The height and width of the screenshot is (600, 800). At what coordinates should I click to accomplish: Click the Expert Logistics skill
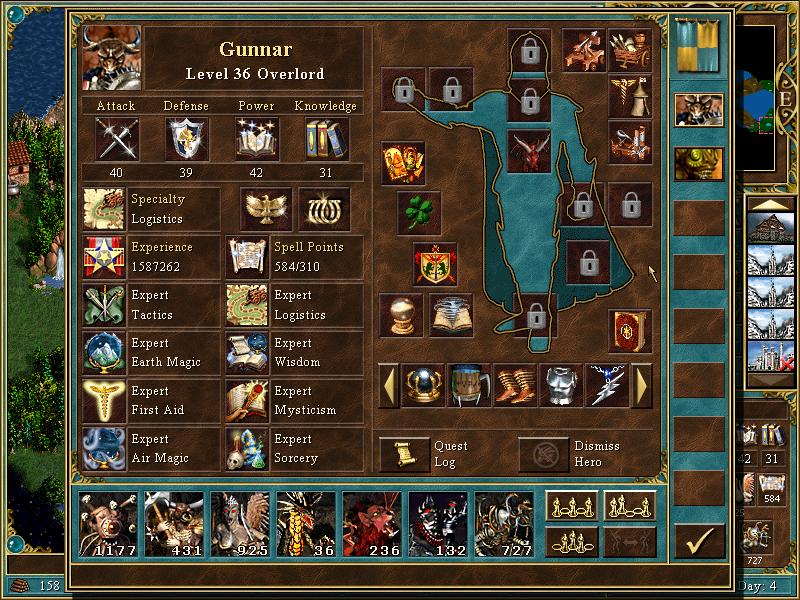247,305
